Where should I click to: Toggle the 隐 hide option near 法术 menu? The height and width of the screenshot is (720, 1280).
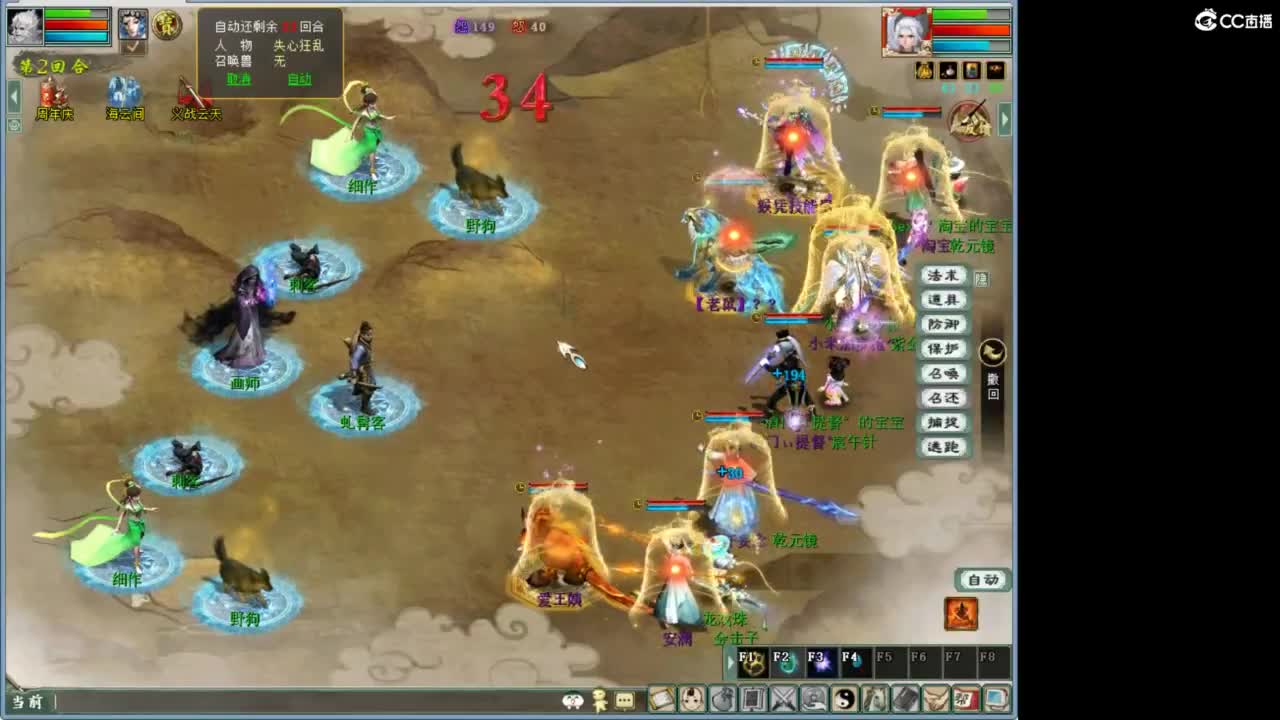click(x=981, y=278)
